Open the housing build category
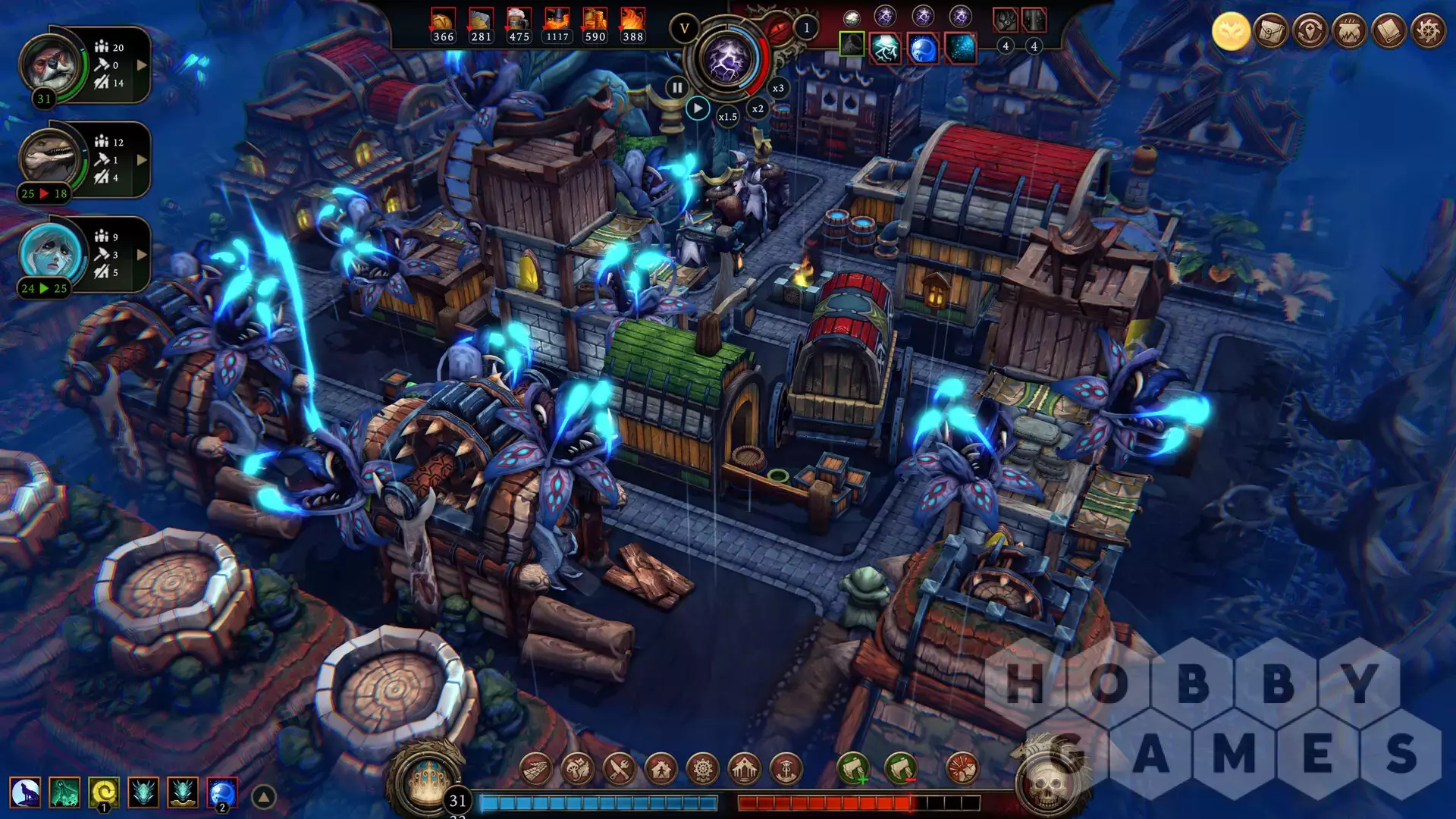The width and height of the screenshot is (1456, 819). pyautogui.click(x=661, y=769)
